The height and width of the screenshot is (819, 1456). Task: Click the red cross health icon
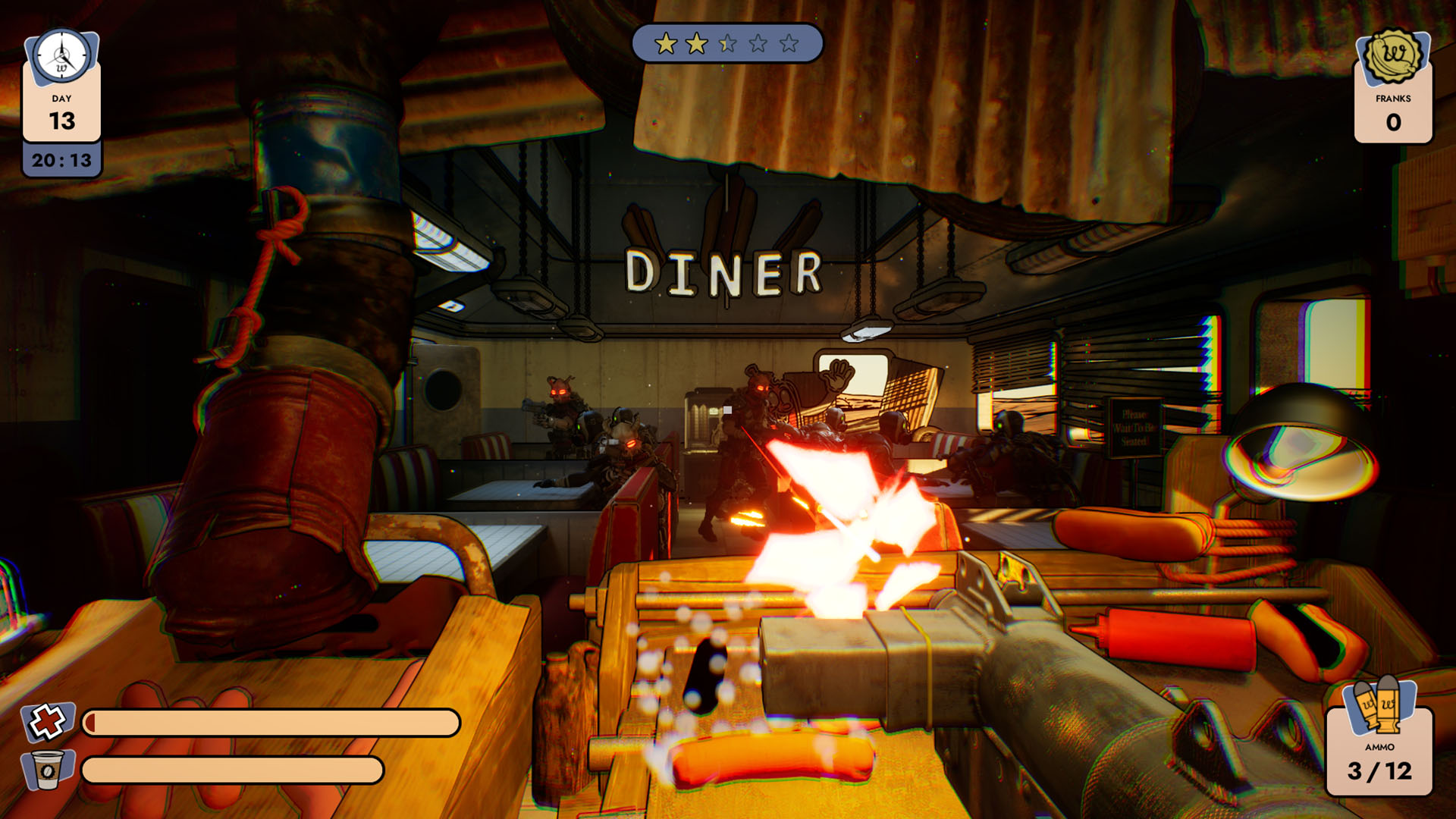[x=47, y=721]
